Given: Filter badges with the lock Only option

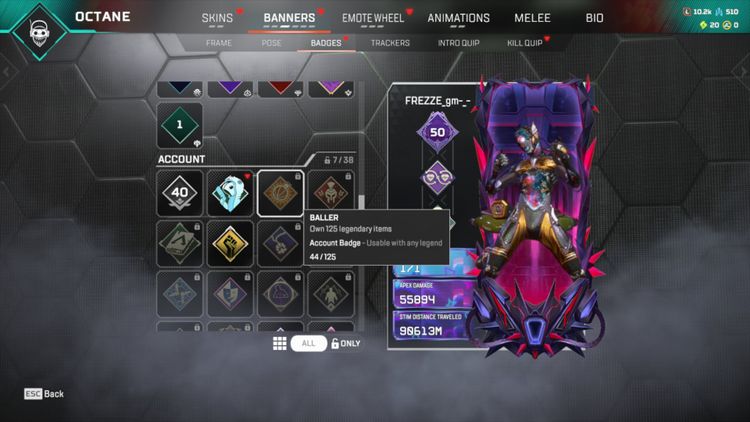Looking at the screenshot, I should point(345,343).
